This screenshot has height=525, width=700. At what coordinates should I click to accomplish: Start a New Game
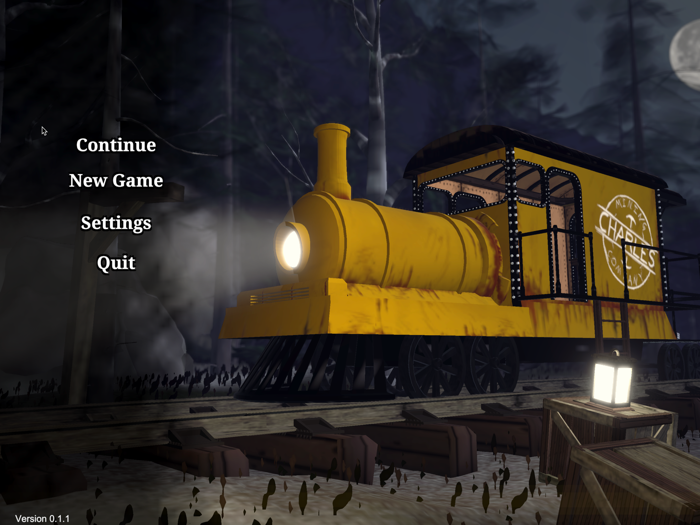coord(116,181)
